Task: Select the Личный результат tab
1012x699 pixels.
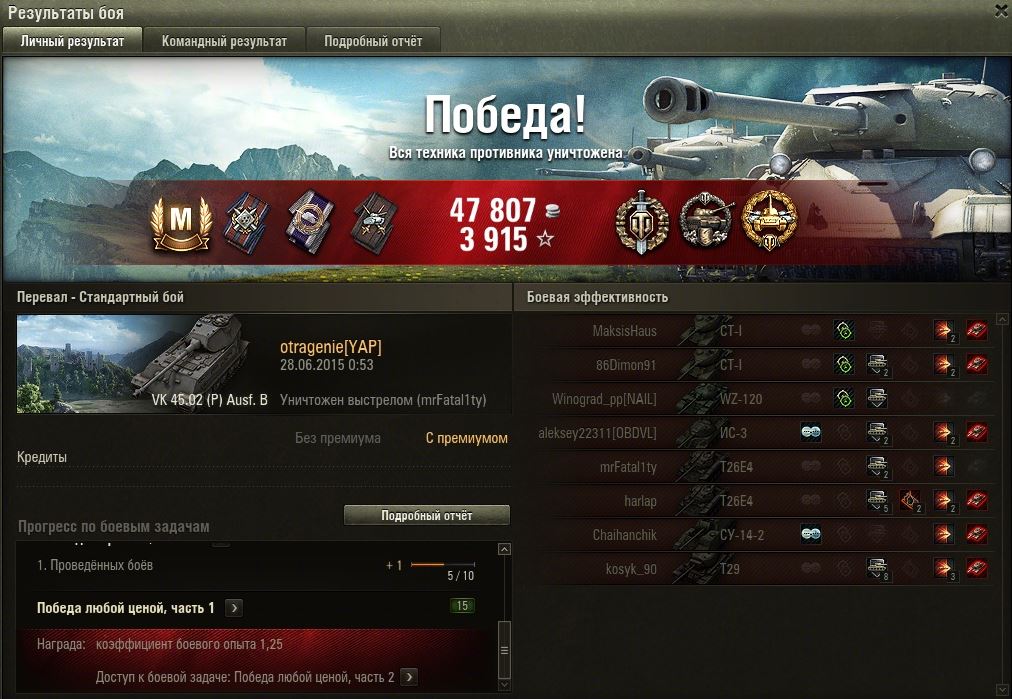Action: [x=72, y=41]
